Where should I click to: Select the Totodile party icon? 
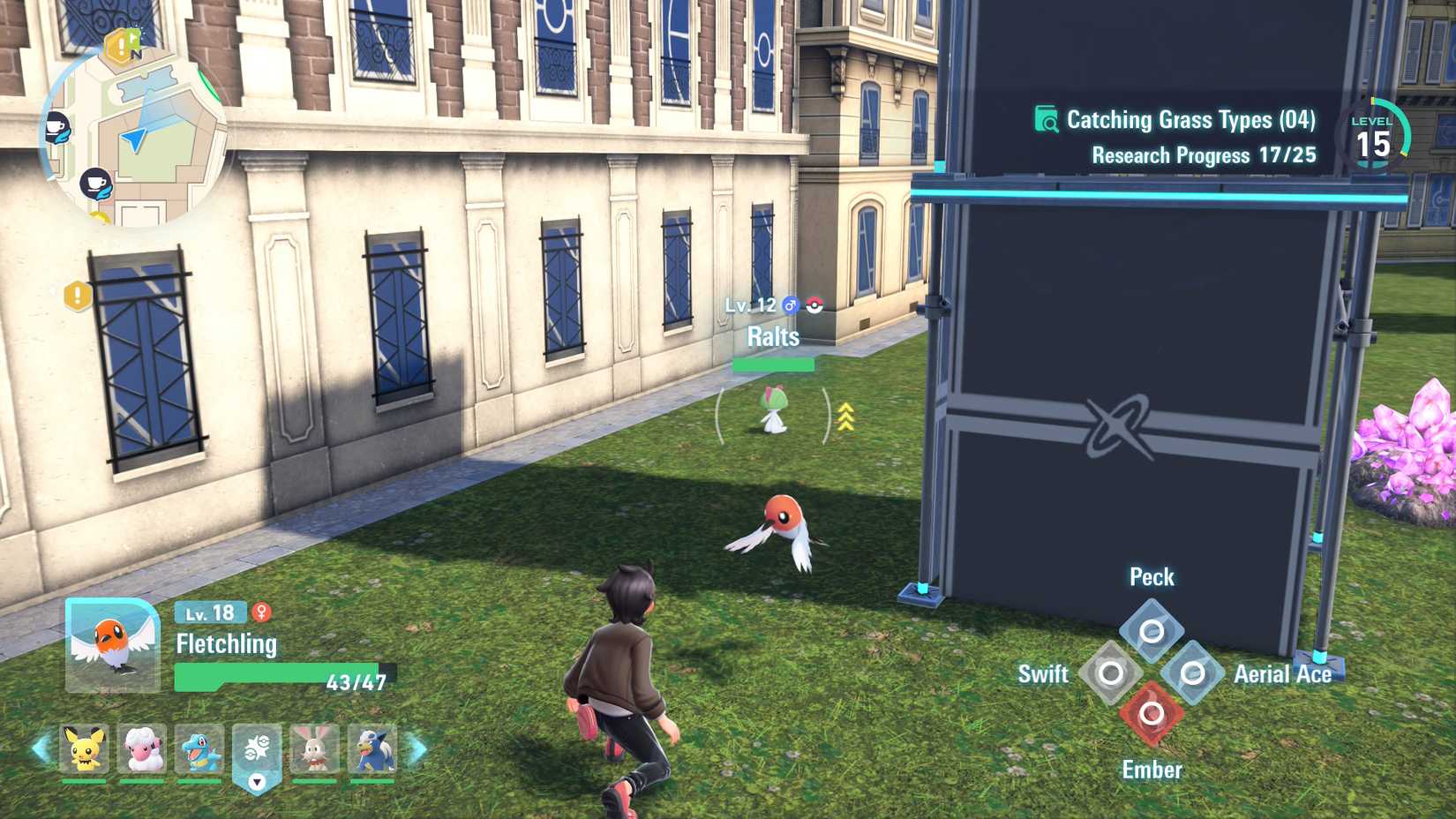click(x=201, y=749)
